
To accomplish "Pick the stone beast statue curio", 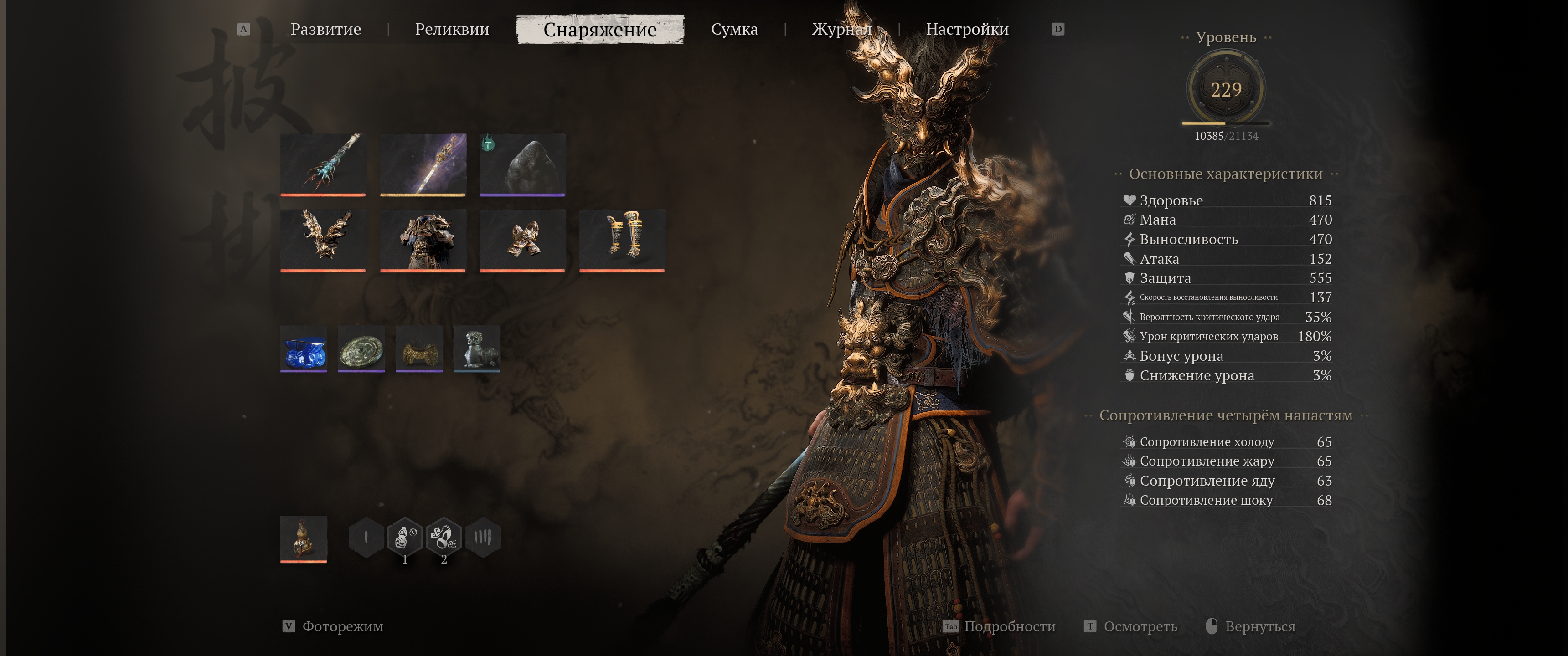I will click(x=477, y=348).
